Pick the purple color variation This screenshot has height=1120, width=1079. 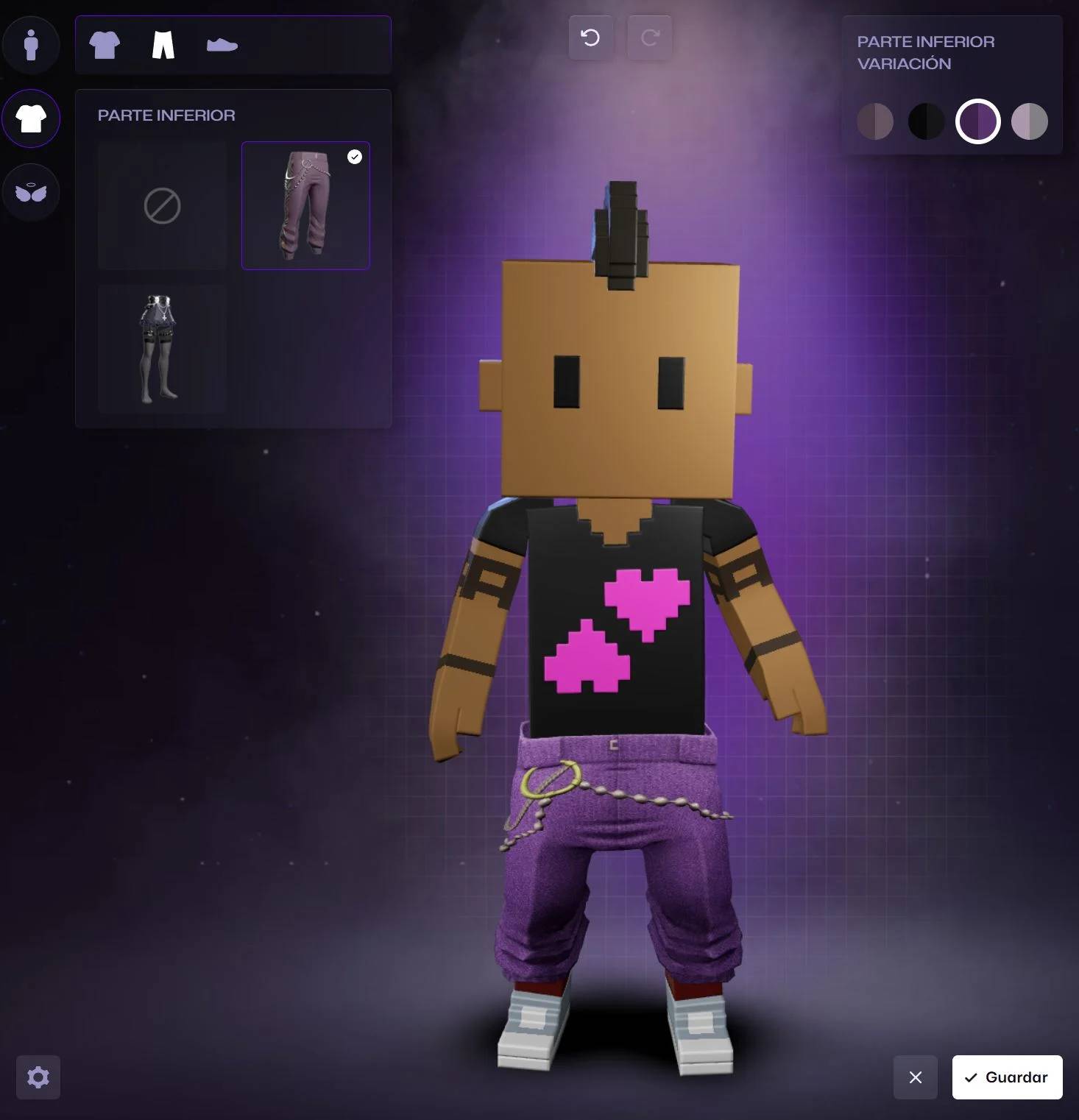point(977,121)
